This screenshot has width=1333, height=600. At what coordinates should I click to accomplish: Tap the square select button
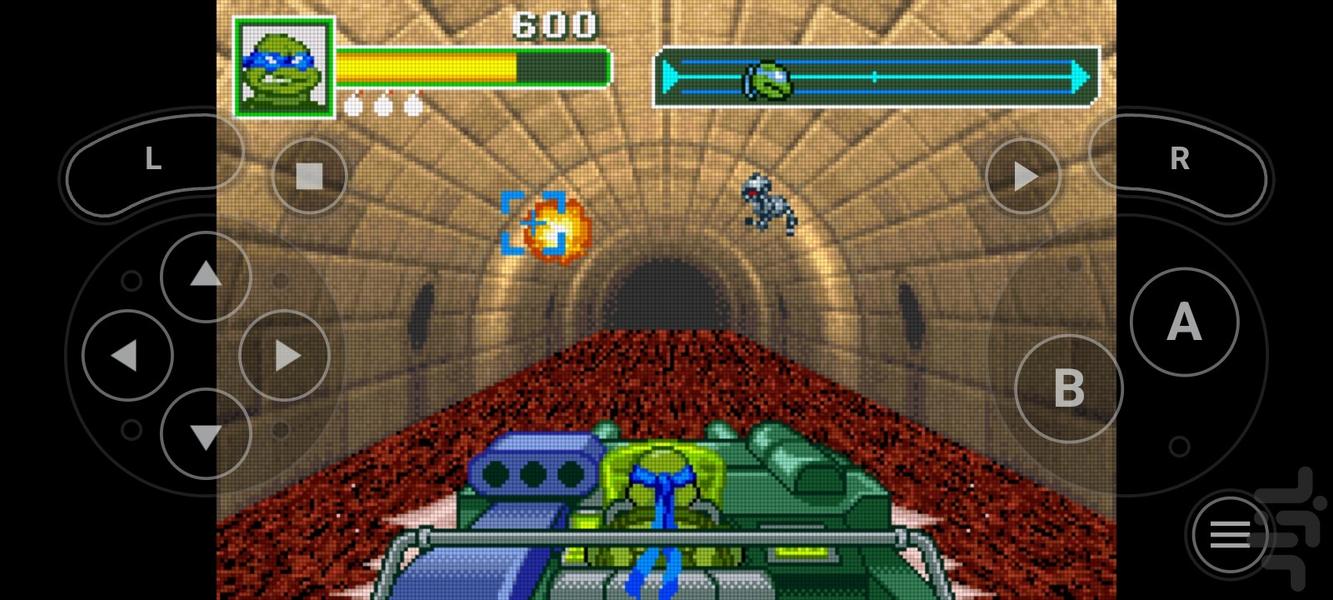click(x=309, y=177)
